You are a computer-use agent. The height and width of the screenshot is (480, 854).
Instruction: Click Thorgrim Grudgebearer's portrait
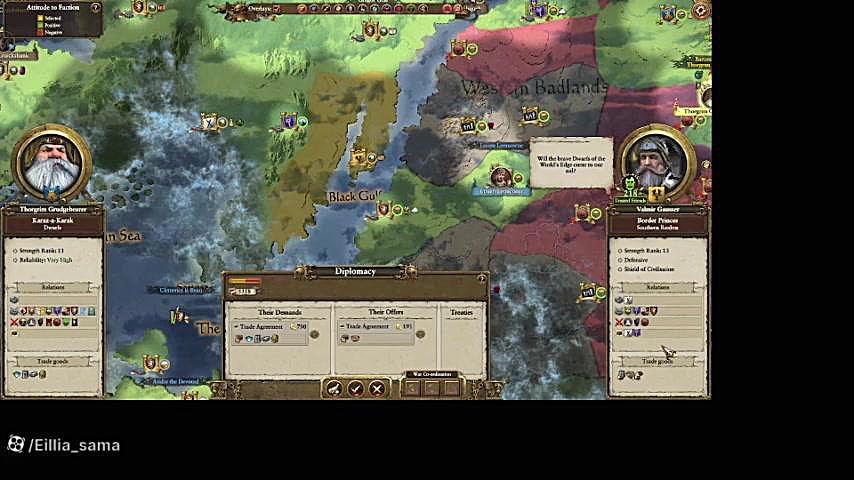click(x=51, y=163)
